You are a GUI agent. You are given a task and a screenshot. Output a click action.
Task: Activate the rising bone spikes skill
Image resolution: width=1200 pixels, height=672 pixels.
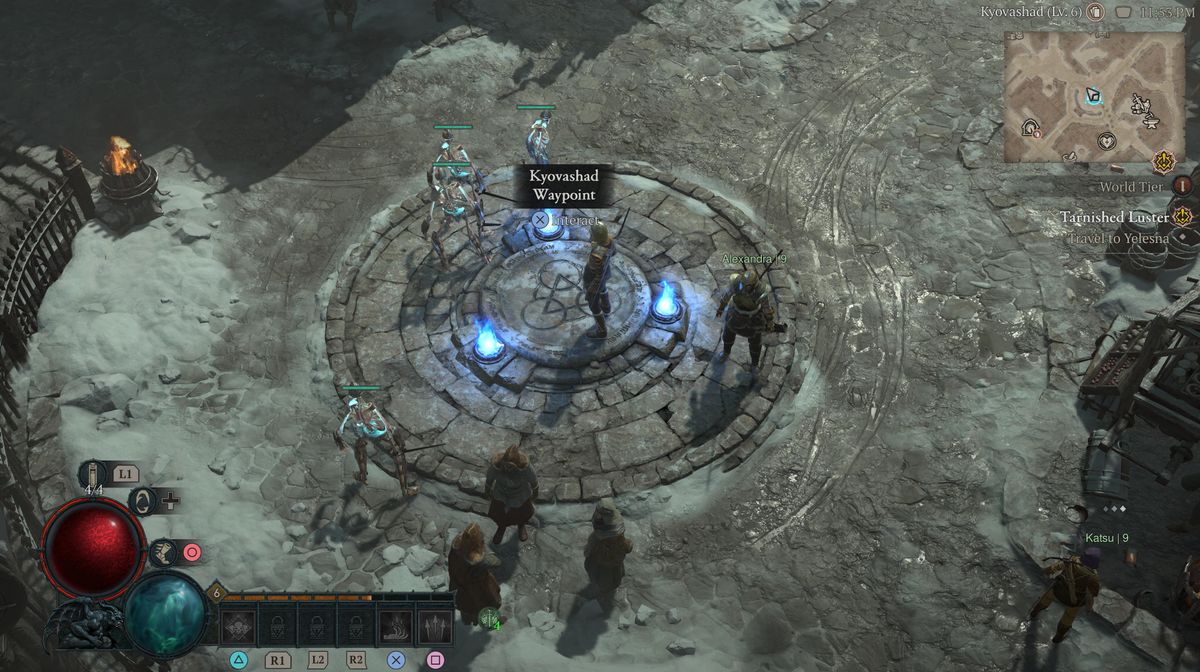tap(394, 628)
